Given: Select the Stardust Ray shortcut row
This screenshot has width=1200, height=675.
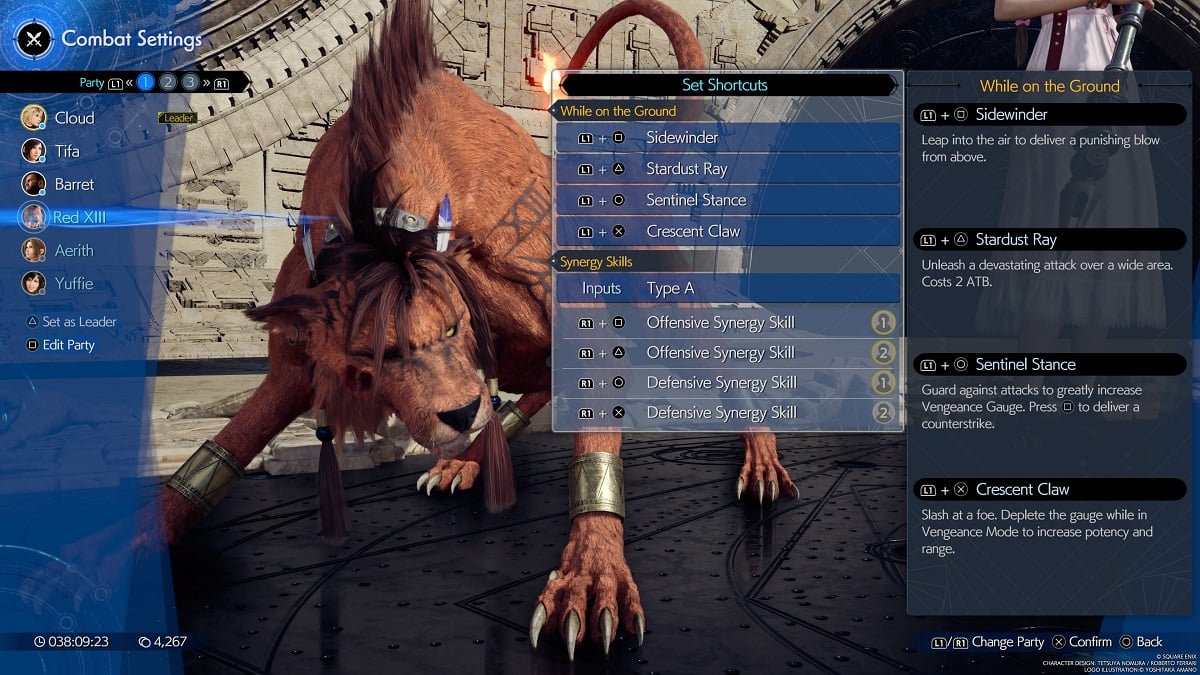Looking at the screenshot, I should tap(728, 169).
